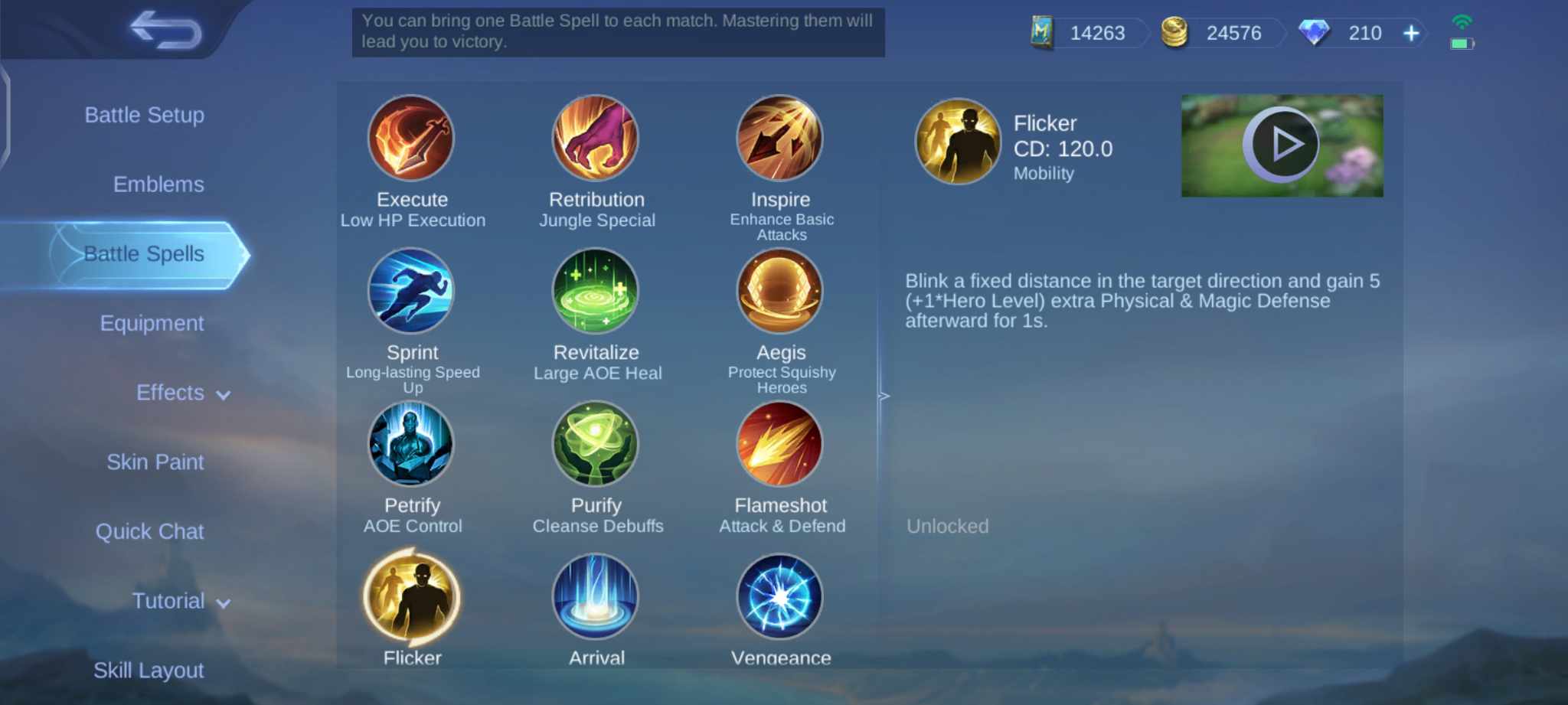Open the gold coins balance display

pos(1220,33)
